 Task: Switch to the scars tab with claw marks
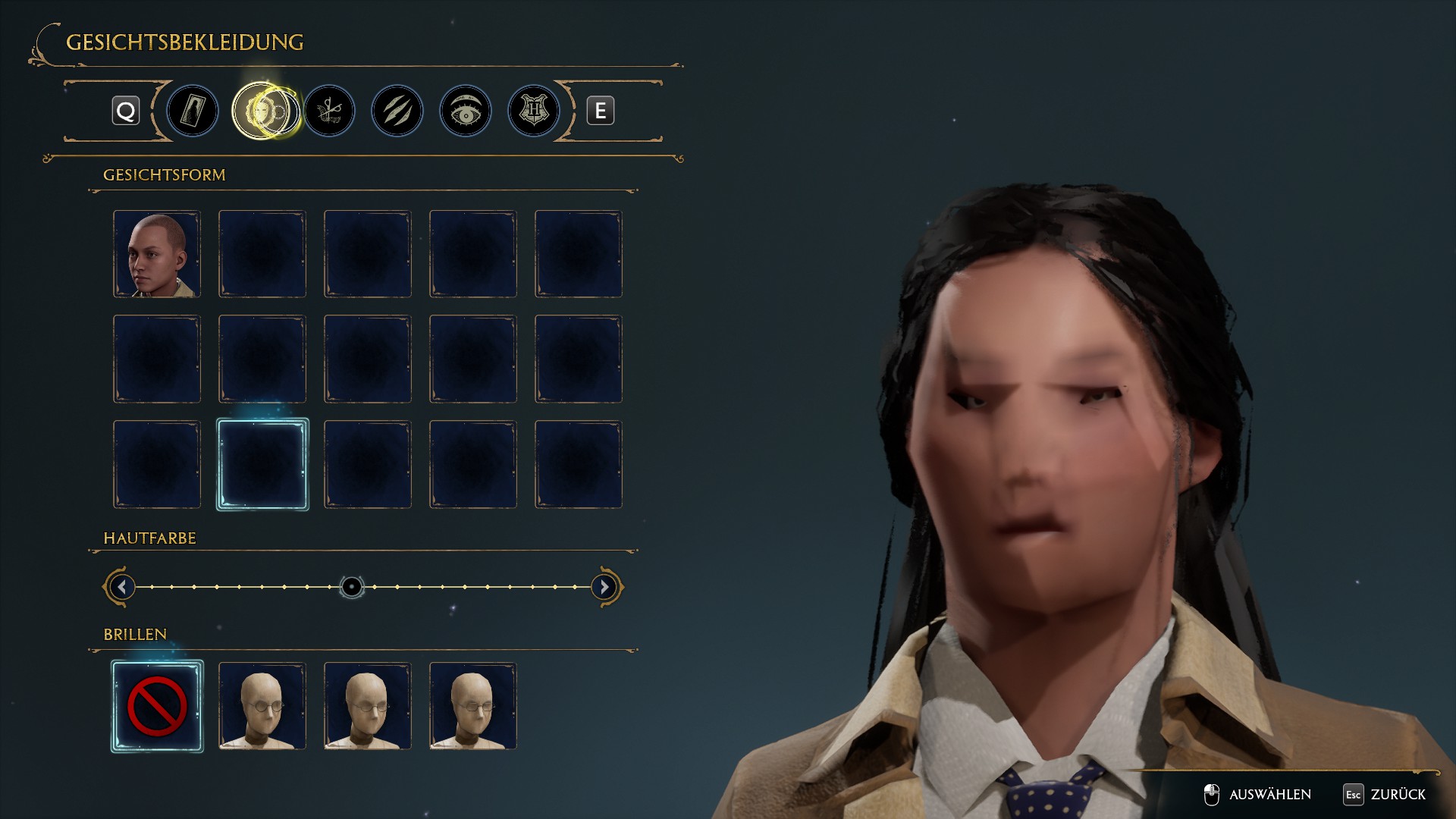(397, 111)
